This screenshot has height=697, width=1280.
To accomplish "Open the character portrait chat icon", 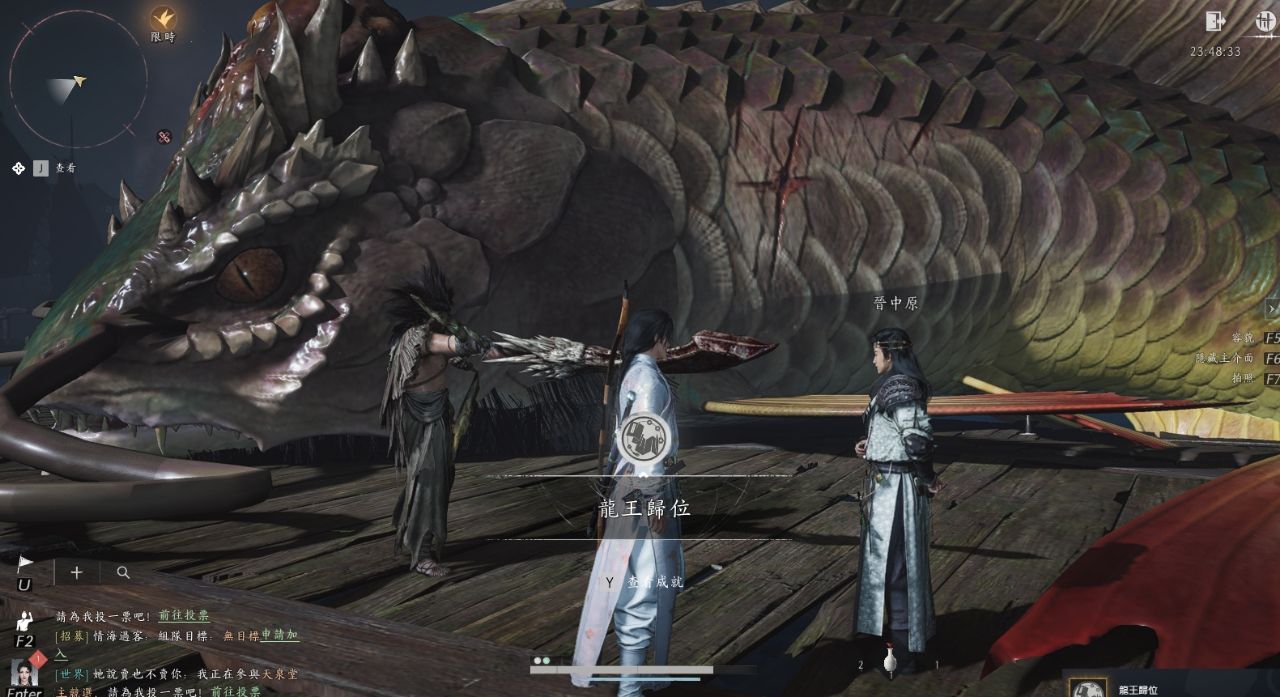I will [24, 671].
